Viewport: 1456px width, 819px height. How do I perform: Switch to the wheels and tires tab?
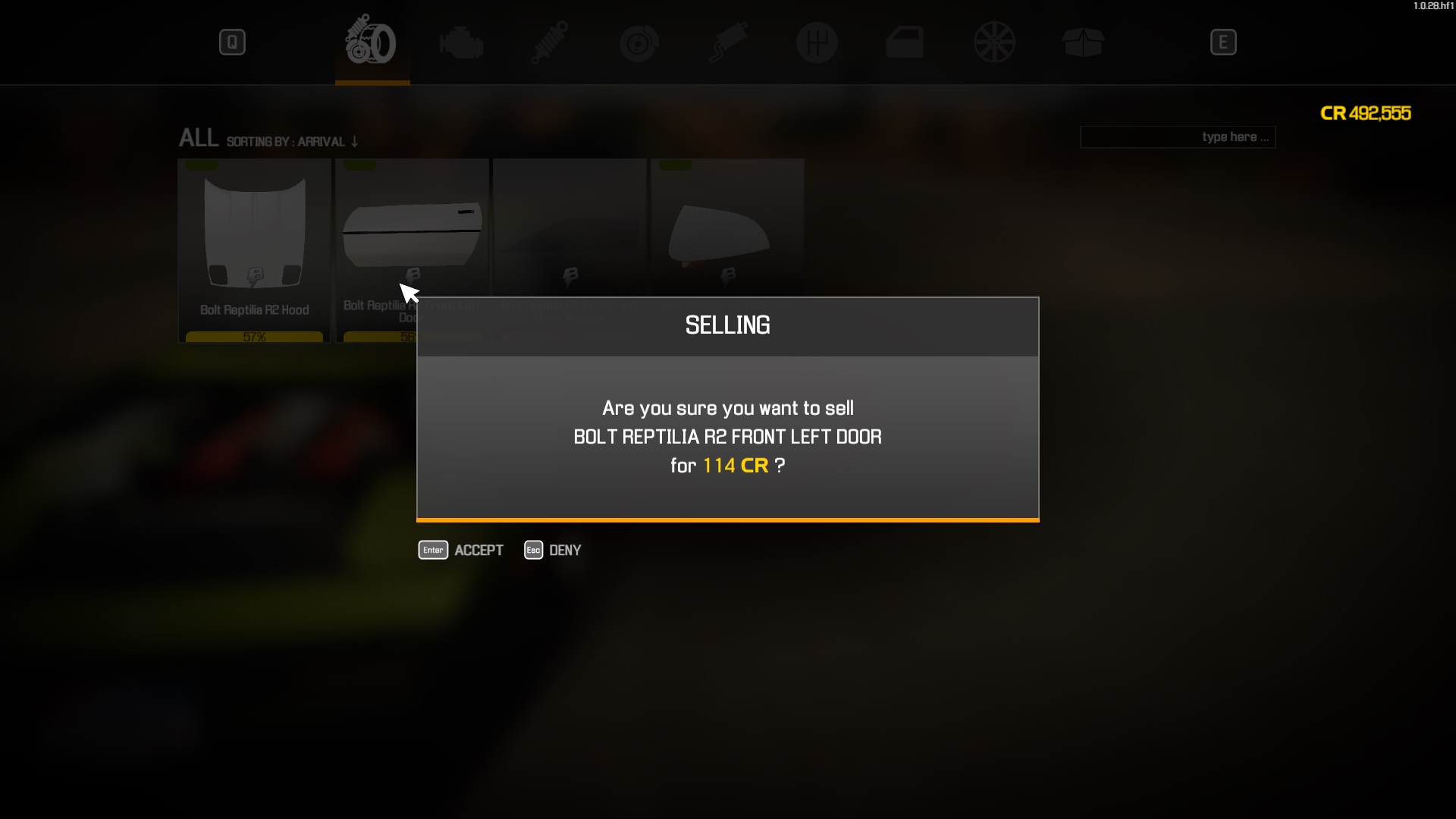coord(372,42)
